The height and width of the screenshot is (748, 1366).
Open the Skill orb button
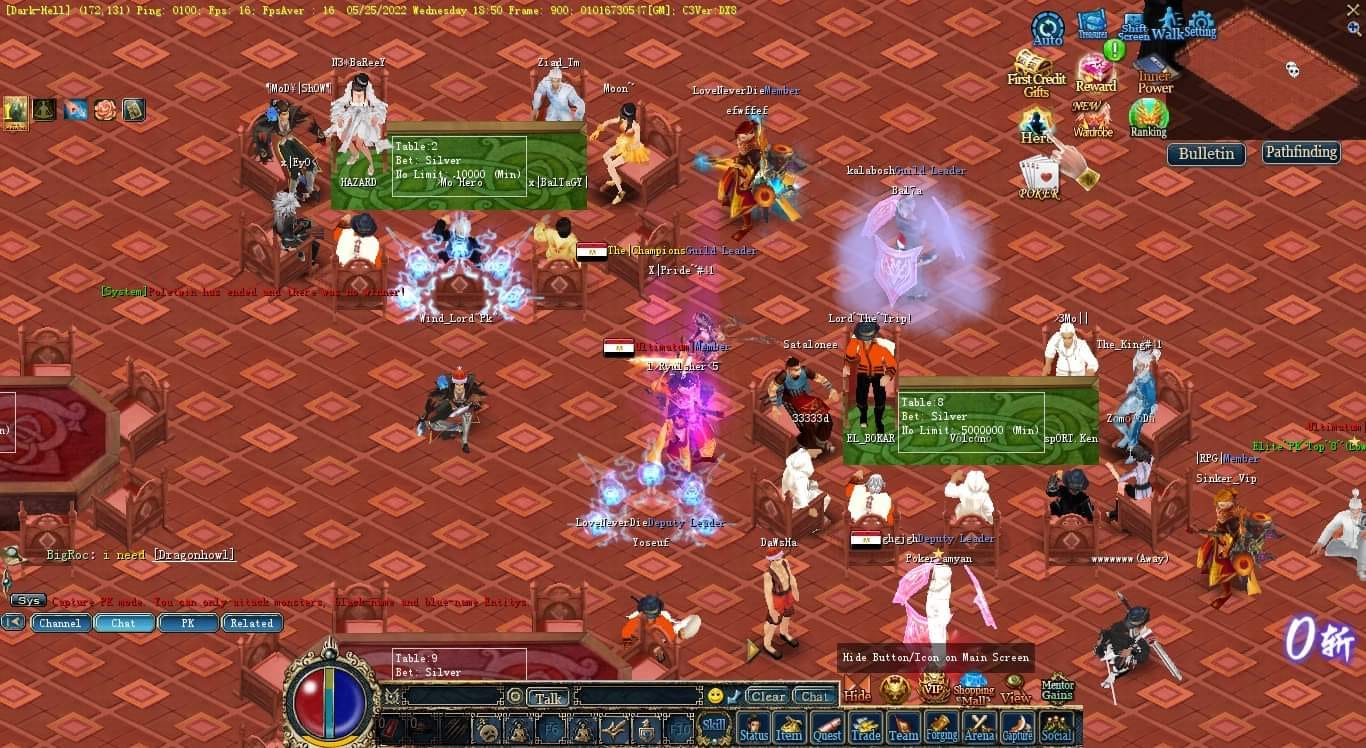tap(714, 727)
